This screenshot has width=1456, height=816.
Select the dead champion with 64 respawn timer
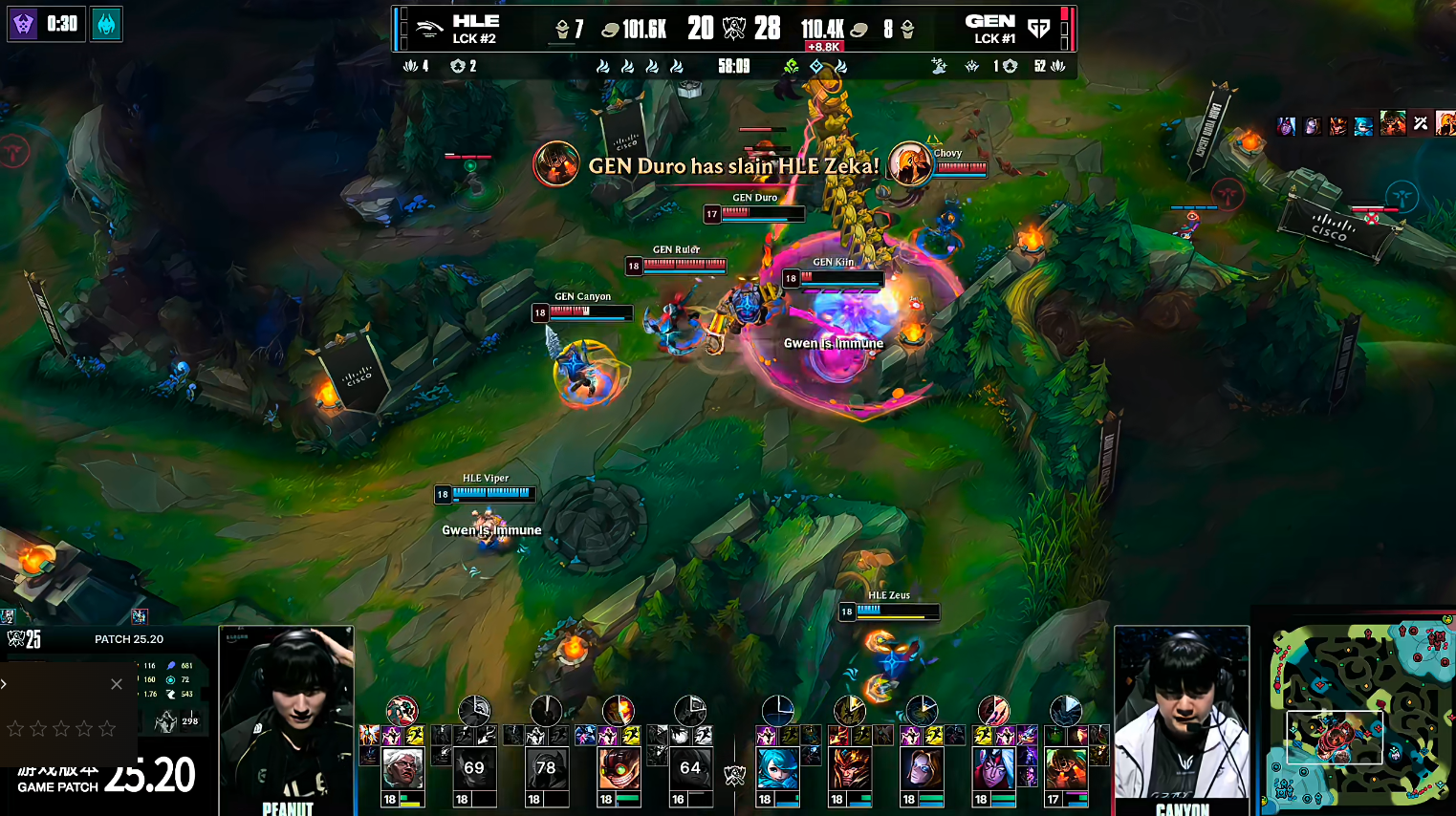coord(690,768)
